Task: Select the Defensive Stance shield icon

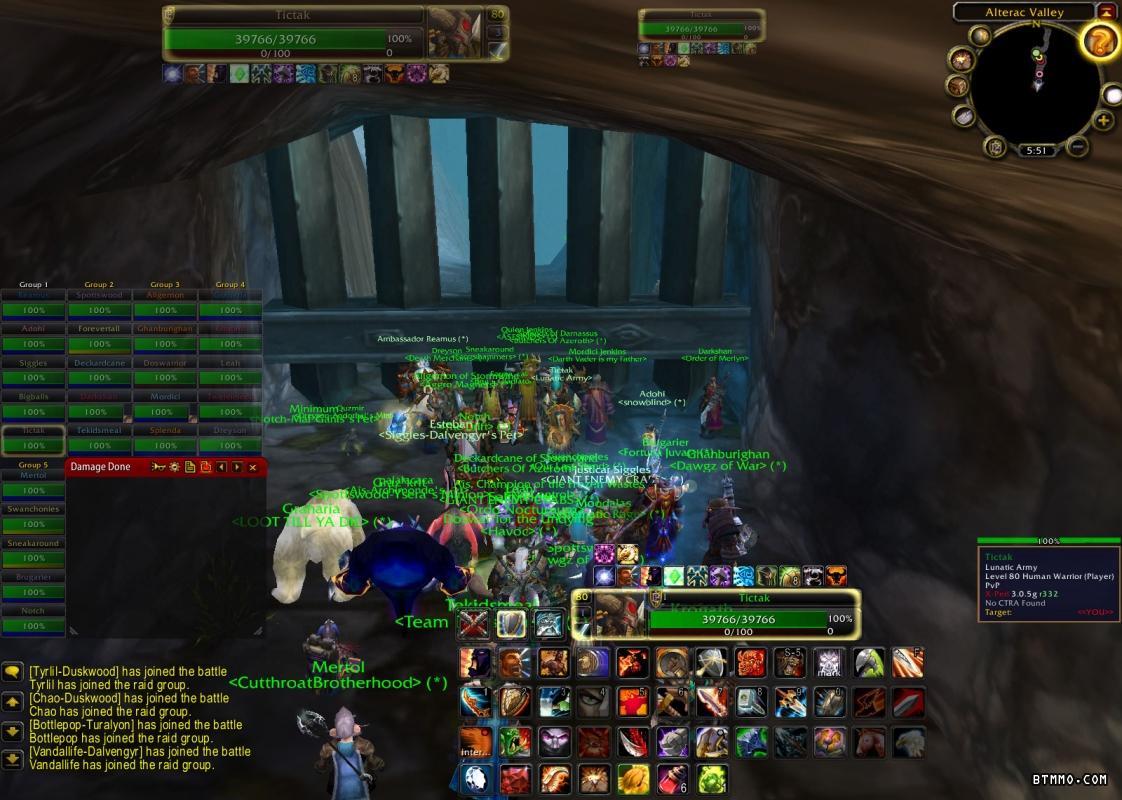Action: [511, 624]
